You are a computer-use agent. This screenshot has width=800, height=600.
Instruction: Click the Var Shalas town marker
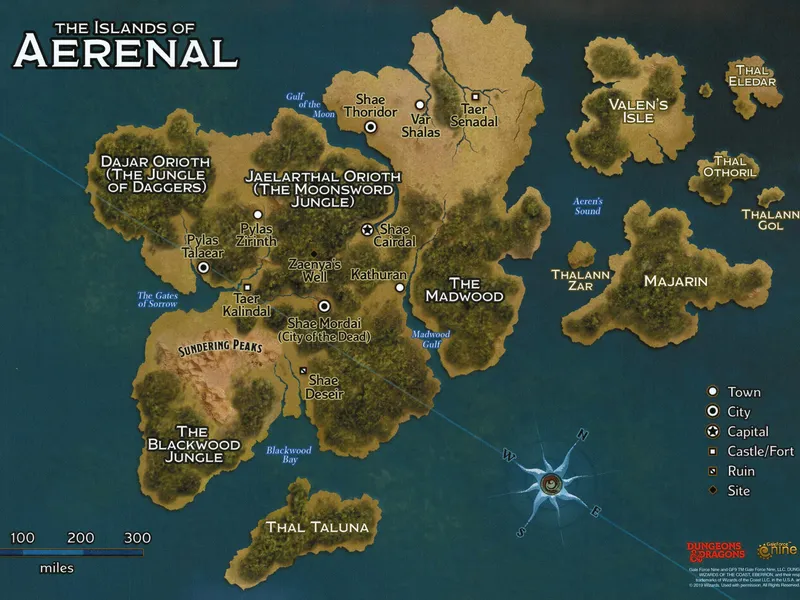tap(420, 104)
